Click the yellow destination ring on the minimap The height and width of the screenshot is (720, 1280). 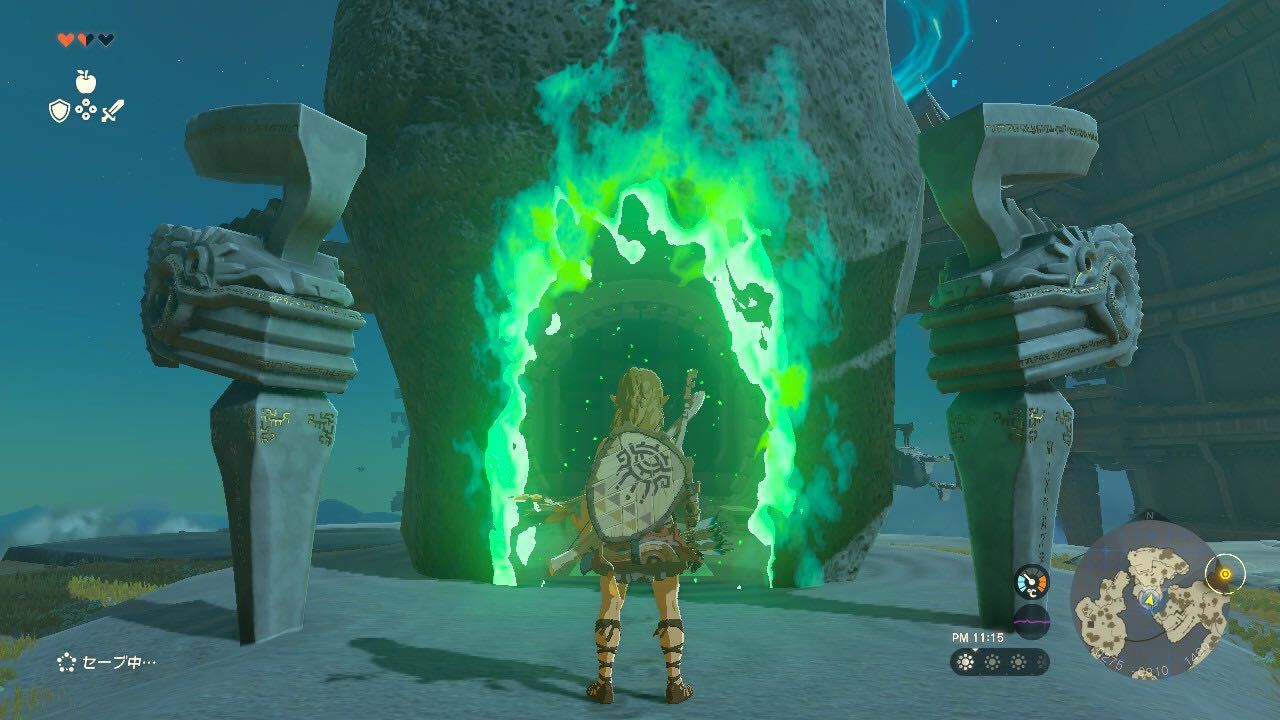coord(1225,574)
